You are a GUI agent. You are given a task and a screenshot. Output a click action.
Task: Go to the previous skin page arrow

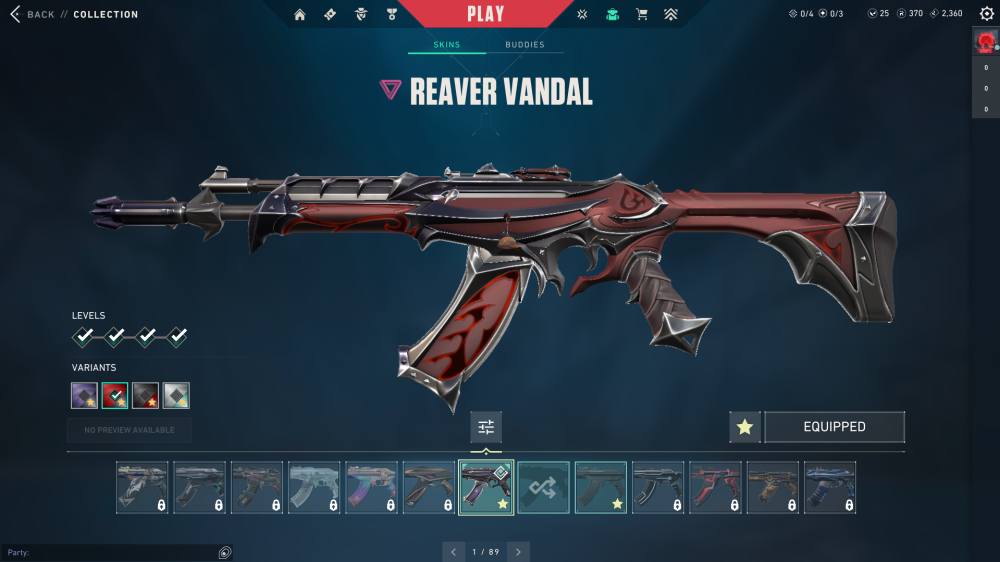tap(454, 551)
